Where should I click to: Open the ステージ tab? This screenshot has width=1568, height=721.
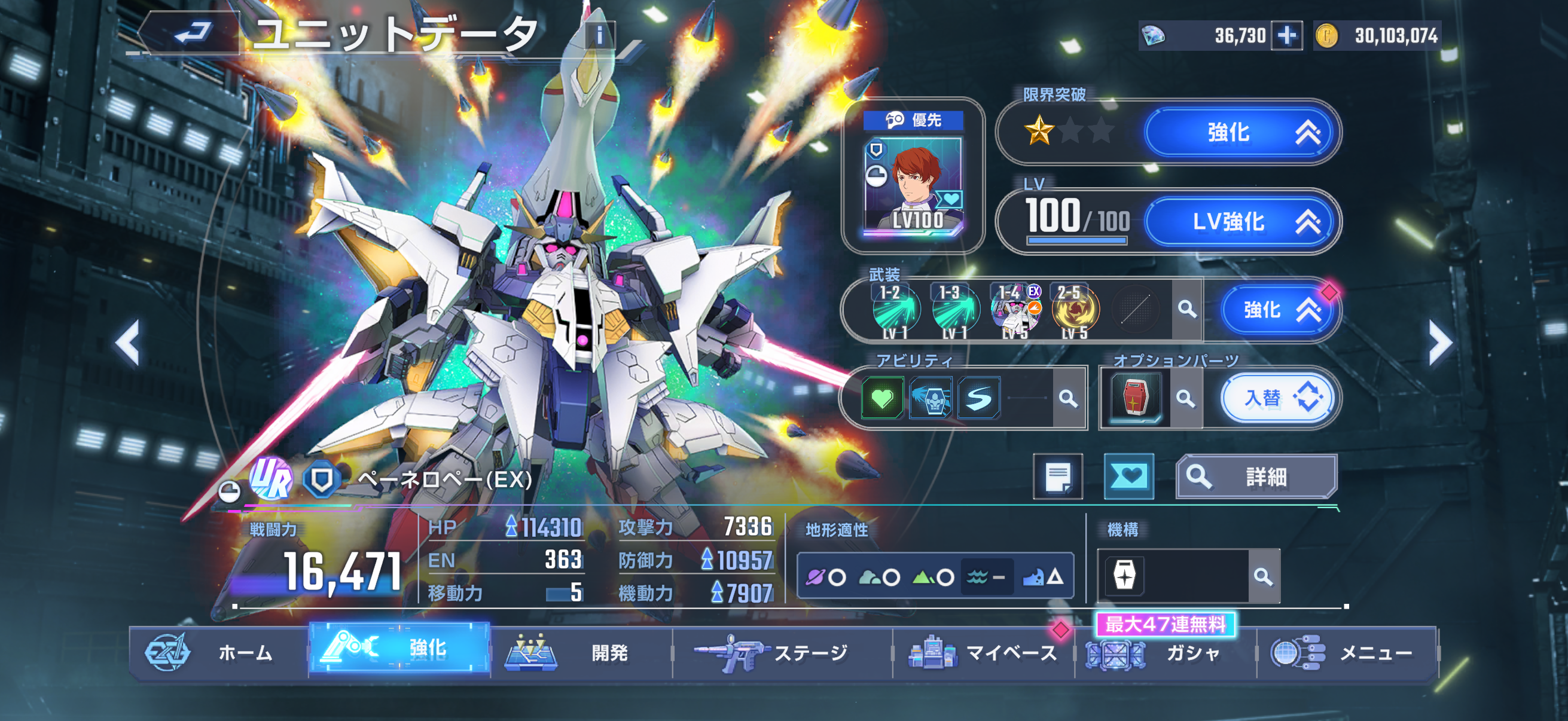[782, 653]
